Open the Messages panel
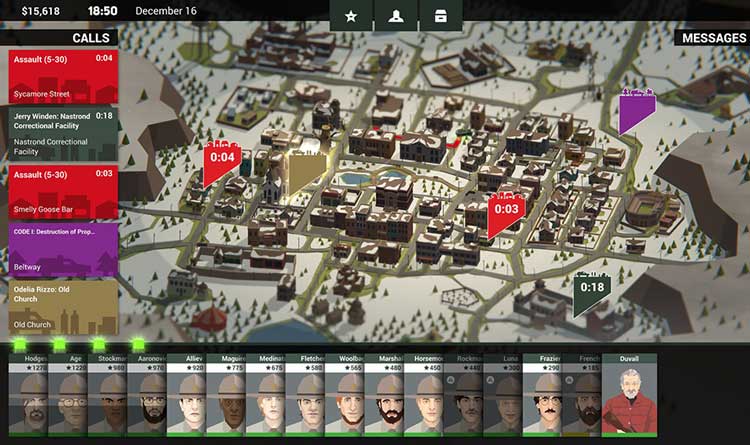The image size is (750, 445). [713, 38]
